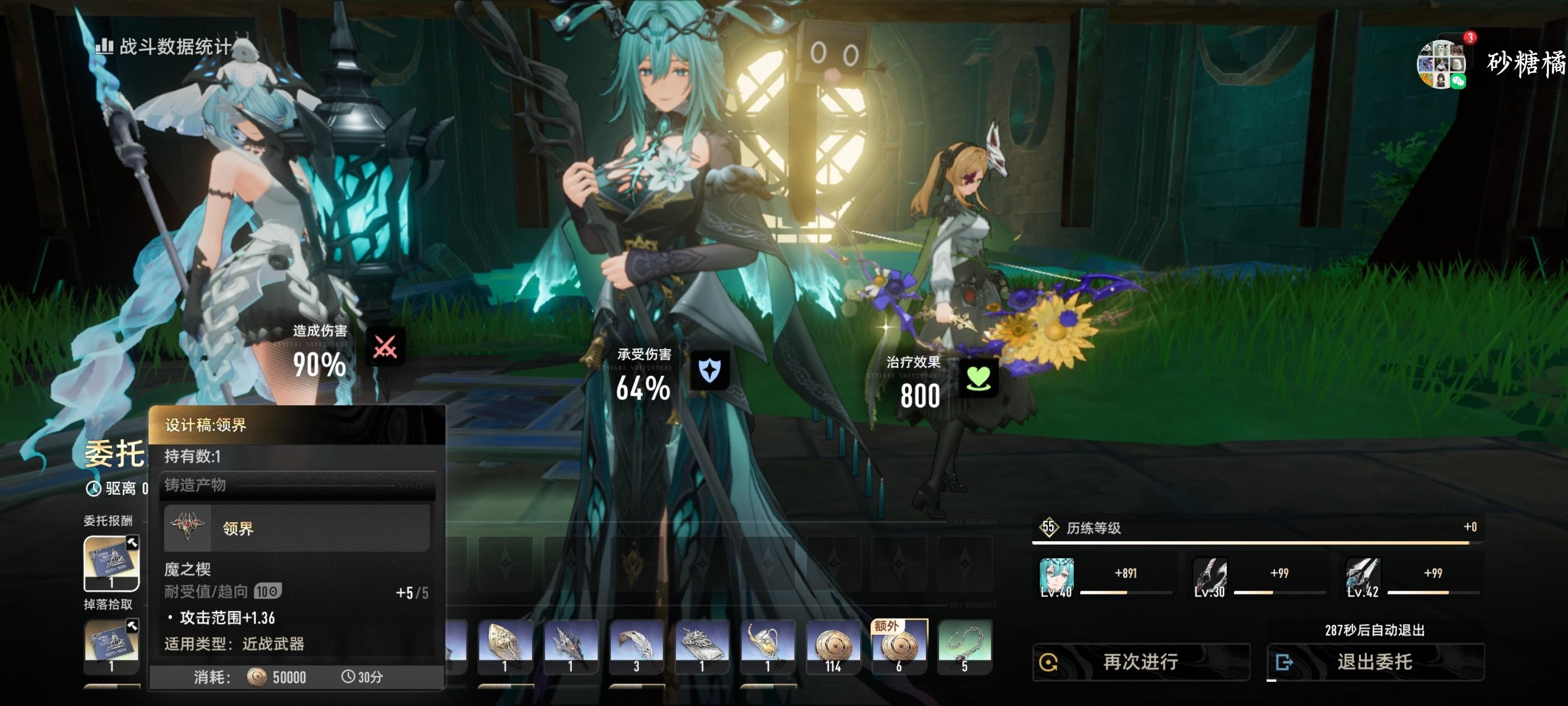Select the blueprint under 委托报酬

(x=111, y=563)
